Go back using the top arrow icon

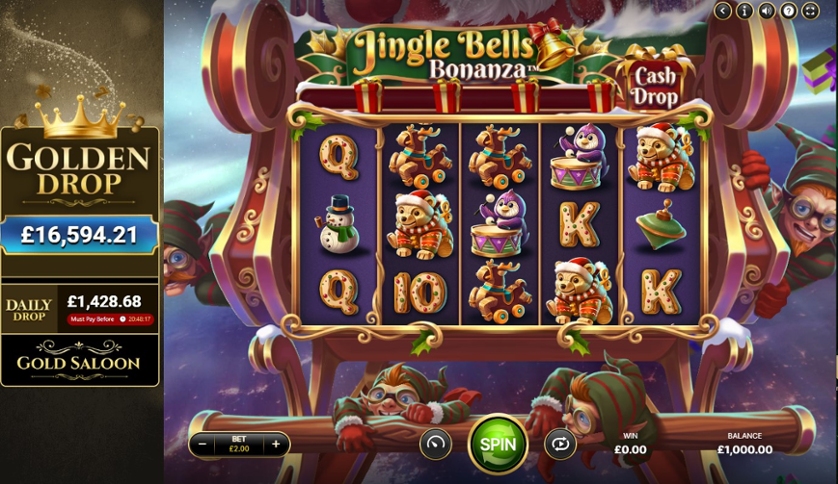(723, 10)
